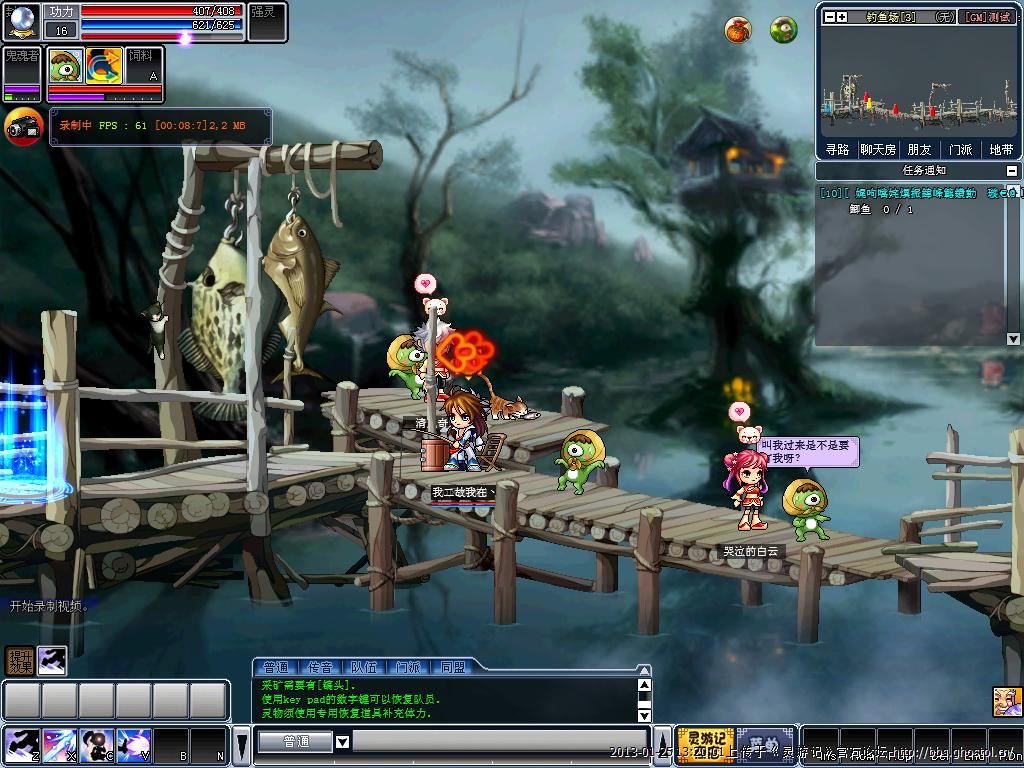Click the red lucky bag icon

coord(738,30)
